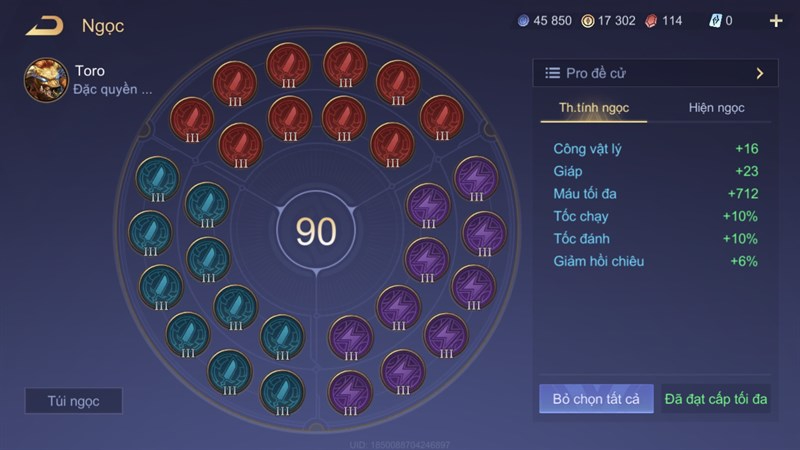Tap the center level 90 circle

(x=316, y=231)
